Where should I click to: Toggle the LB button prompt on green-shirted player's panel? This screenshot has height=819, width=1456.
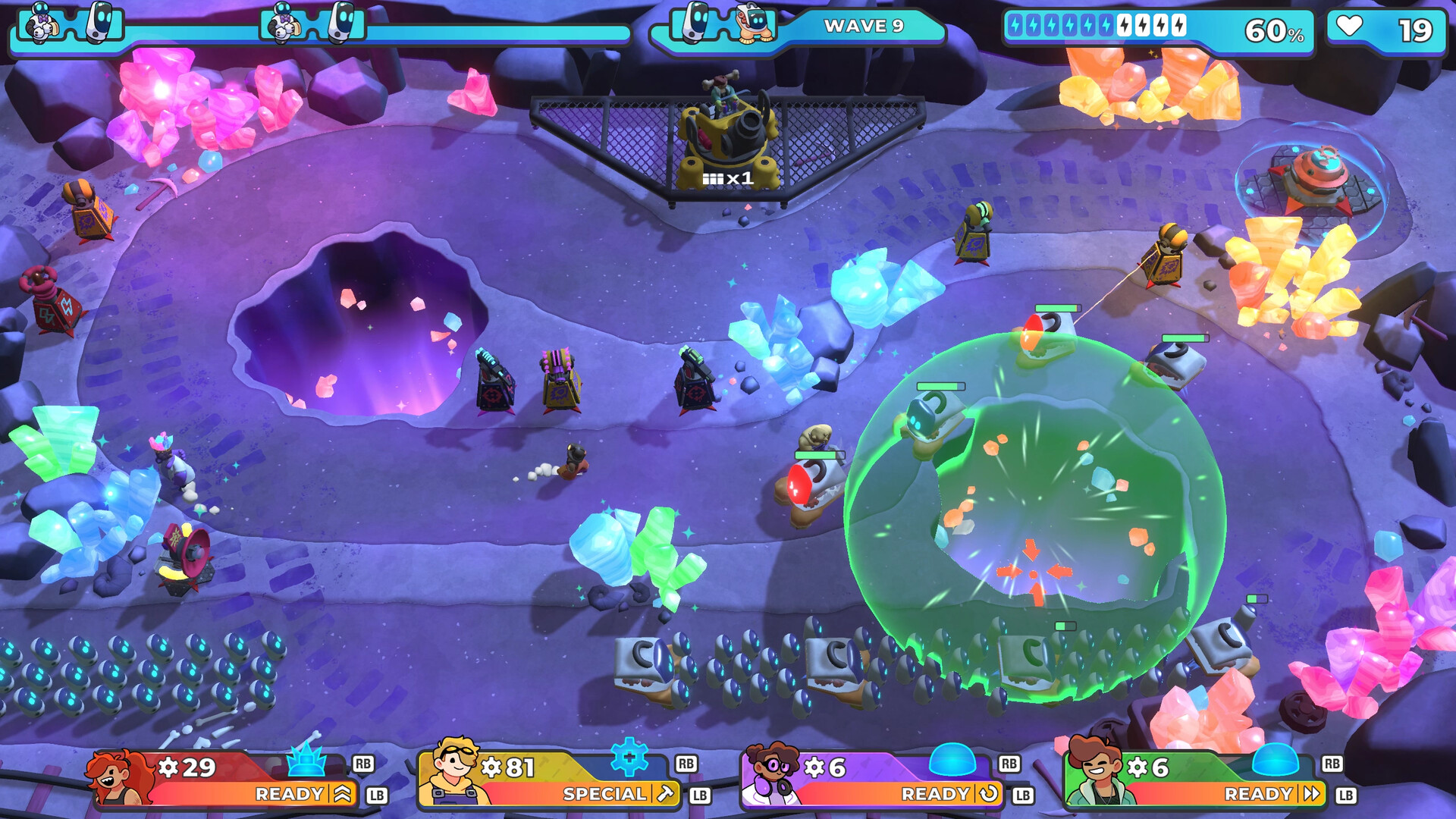click(x=1344, y=795)
